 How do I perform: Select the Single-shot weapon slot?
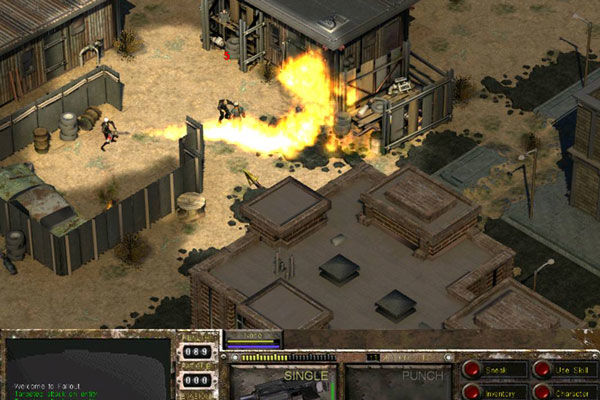[284, 383]
